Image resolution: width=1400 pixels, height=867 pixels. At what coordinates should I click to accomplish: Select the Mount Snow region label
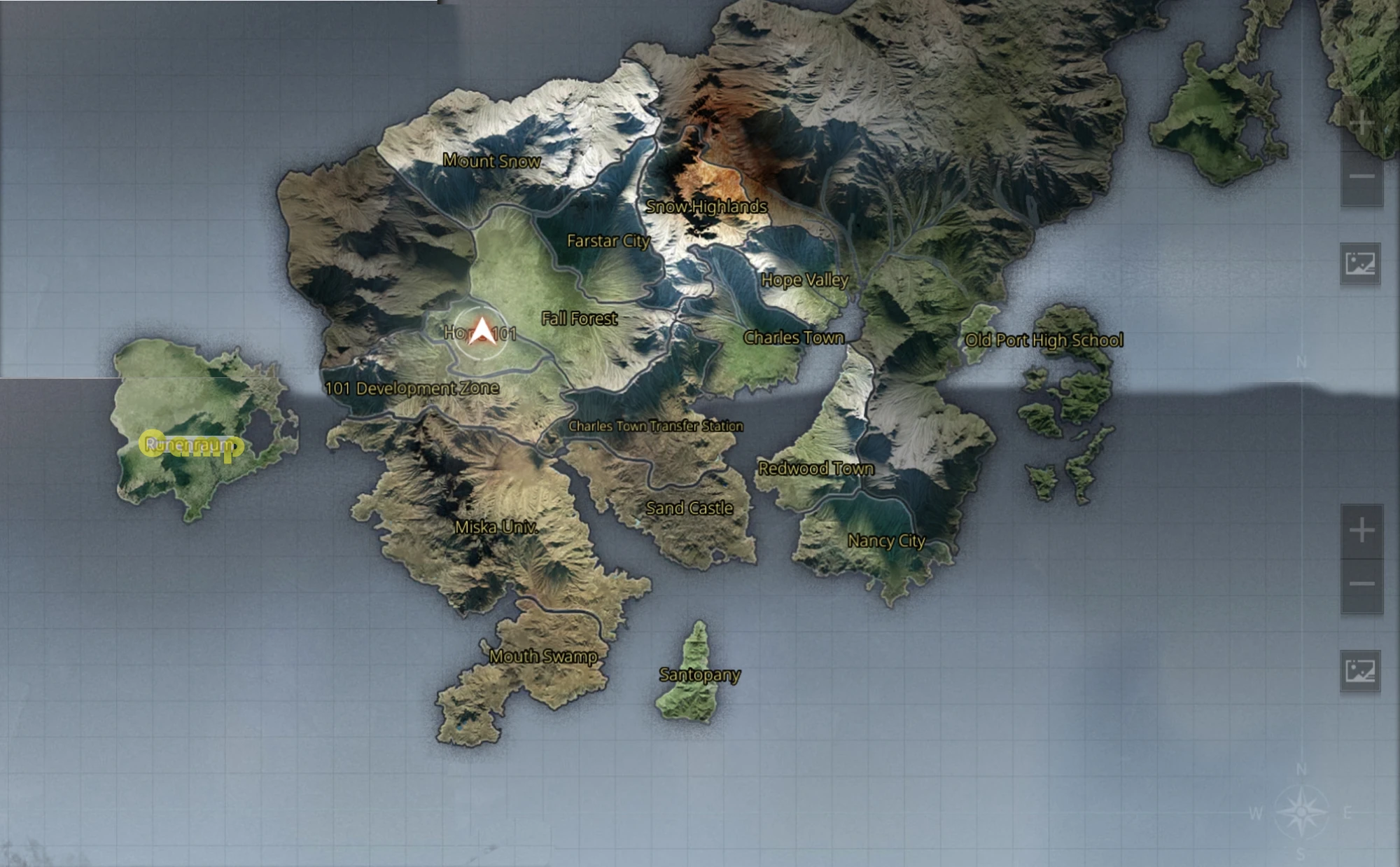coord(493,162)
